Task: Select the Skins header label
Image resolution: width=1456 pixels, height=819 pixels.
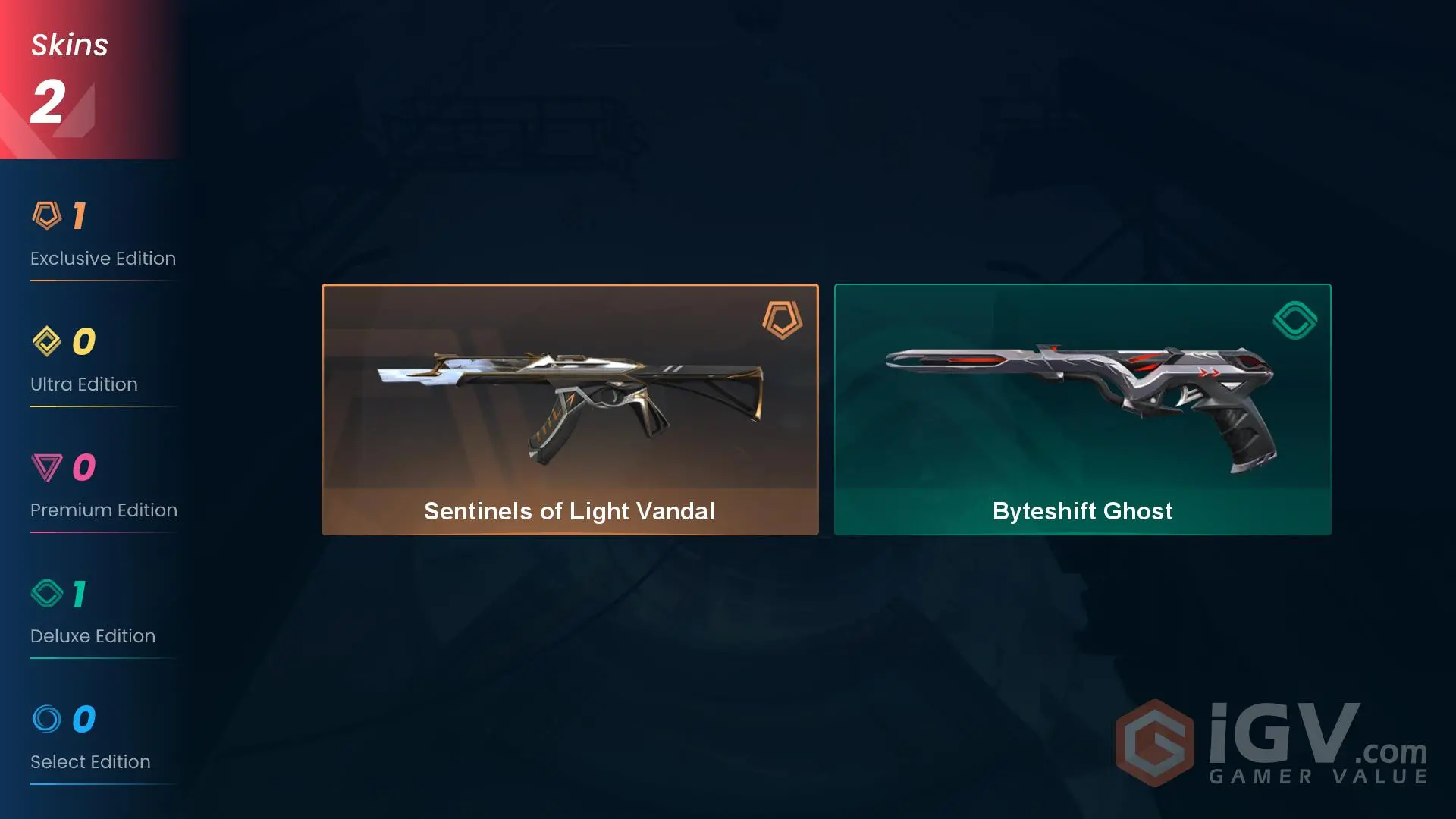Action: [x=69, y=44]
